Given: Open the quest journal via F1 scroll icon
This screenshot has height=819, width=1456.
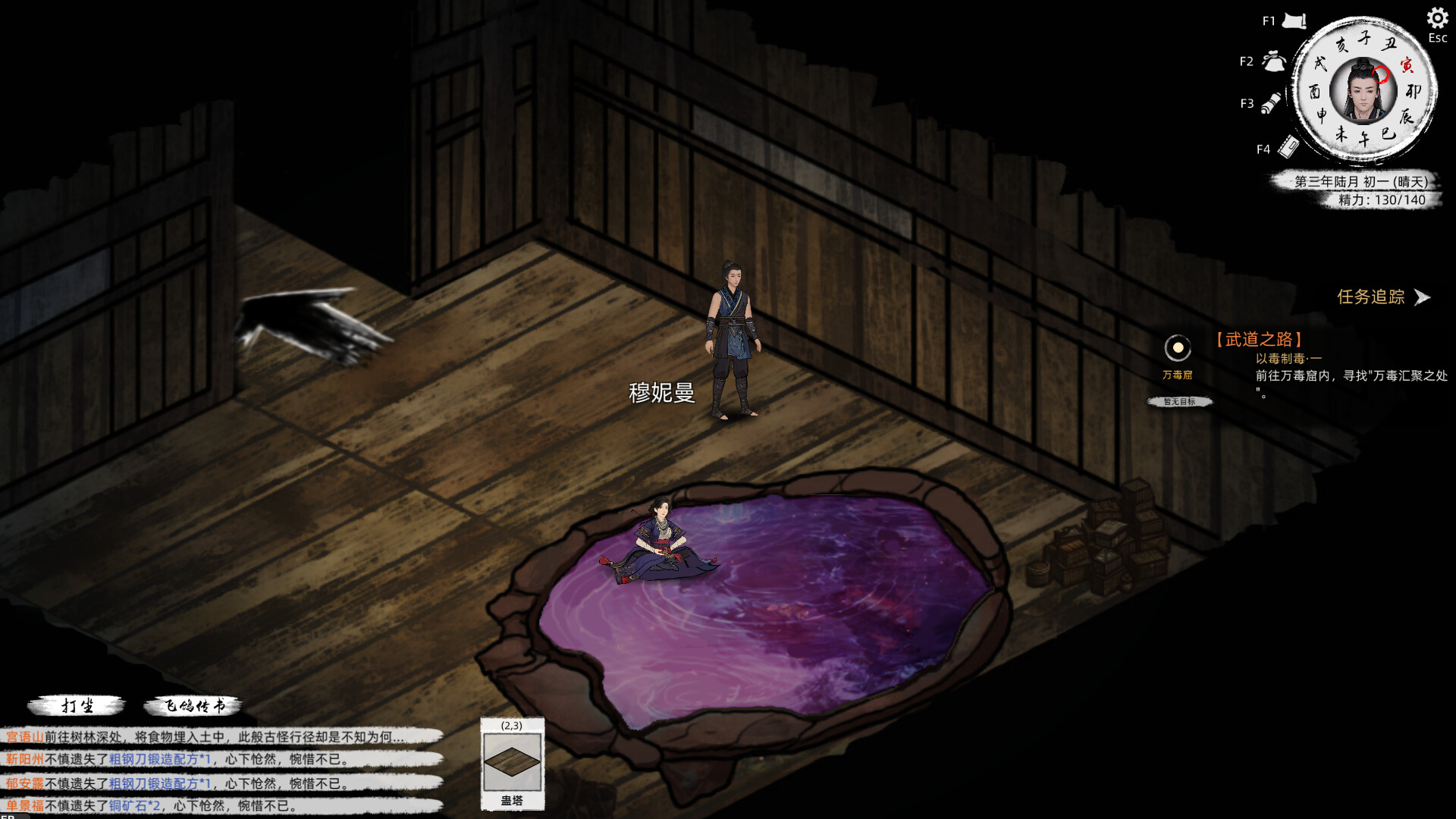Looking at the screenshot, I should pyautogui.click(x=1294, y=21).
